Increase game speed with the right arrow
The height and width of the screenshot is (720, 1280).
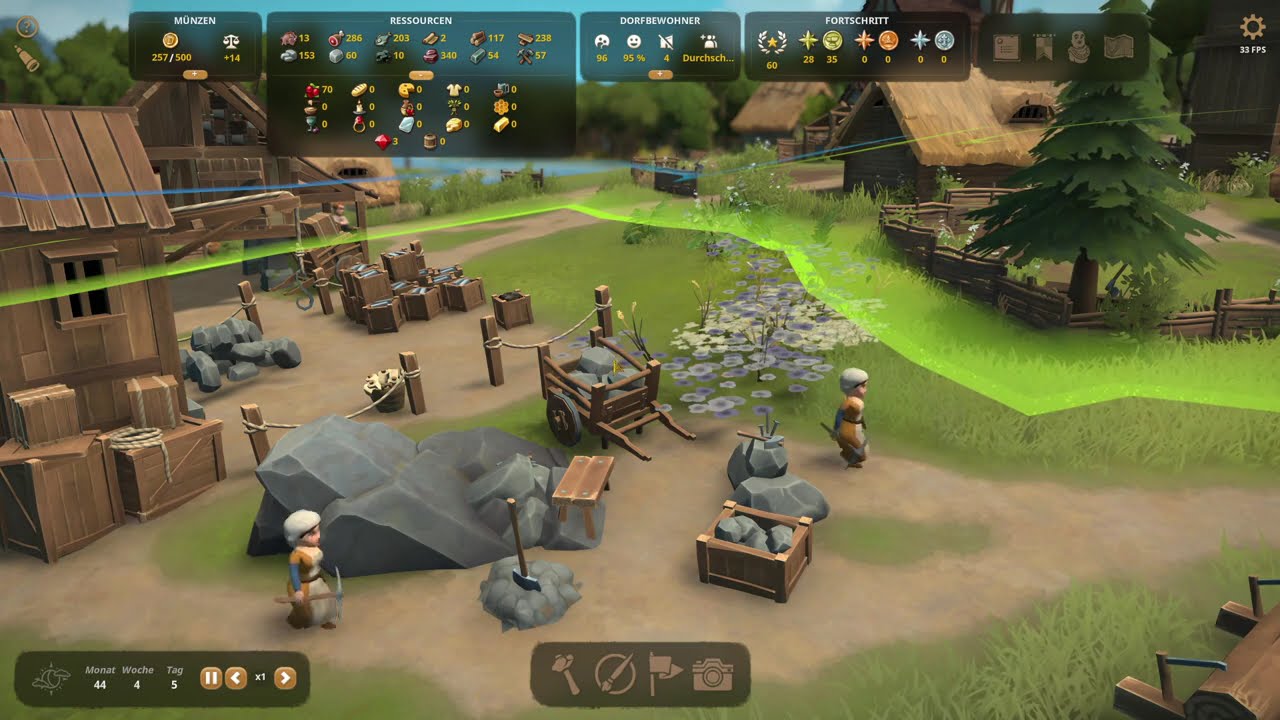point(285,678)
